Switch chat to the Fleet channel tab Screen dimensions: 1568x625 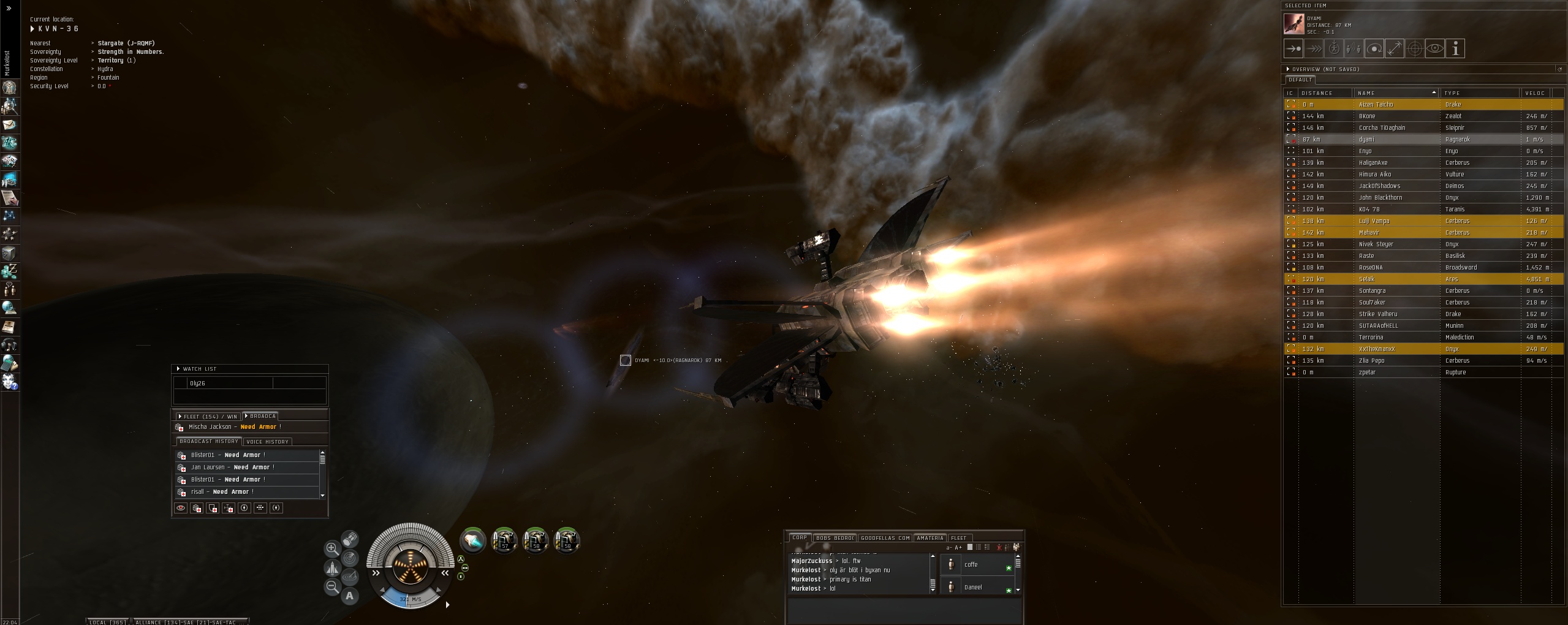958,538
